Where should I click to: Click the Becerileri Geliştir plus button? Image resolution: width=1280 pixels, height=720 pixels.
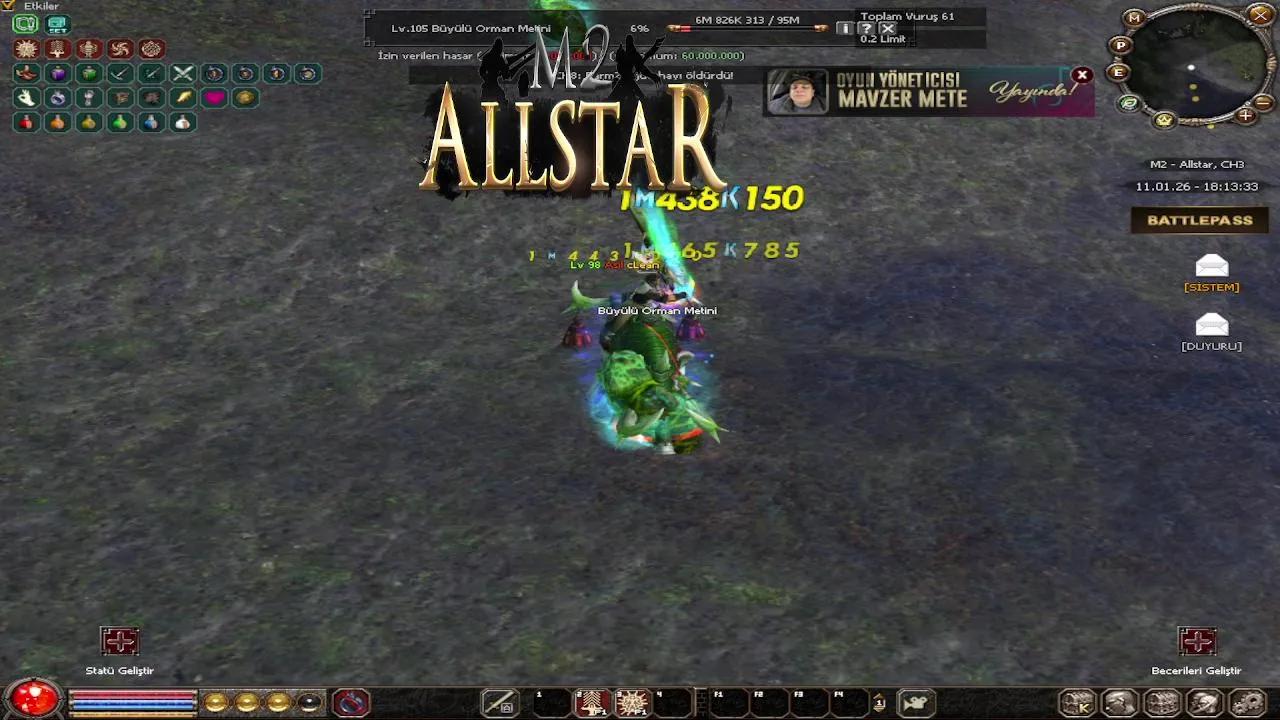(1197, 641)
